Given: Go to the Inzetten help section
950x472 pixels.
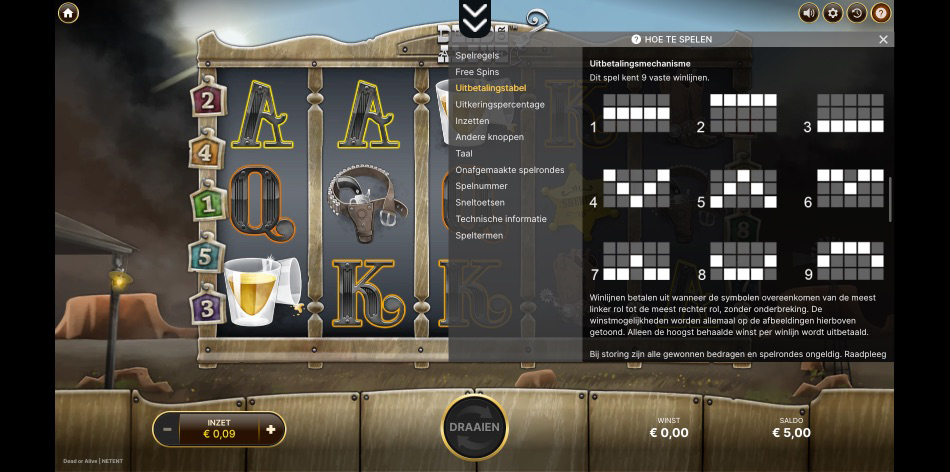Looking at the screenshot, I should pos(473,121).
